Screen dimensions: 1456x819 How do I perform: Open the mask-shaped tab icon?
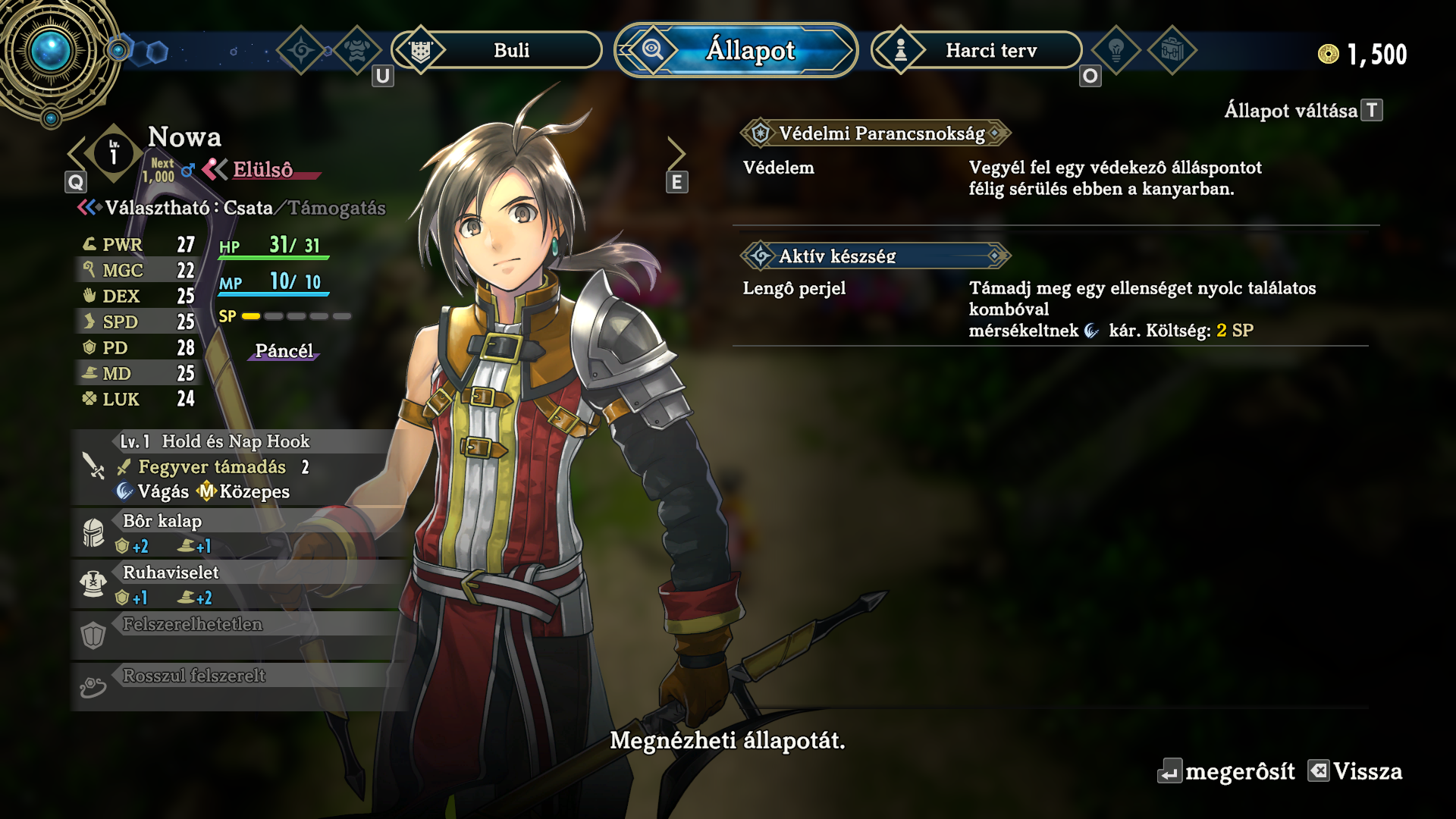(357, 51)
